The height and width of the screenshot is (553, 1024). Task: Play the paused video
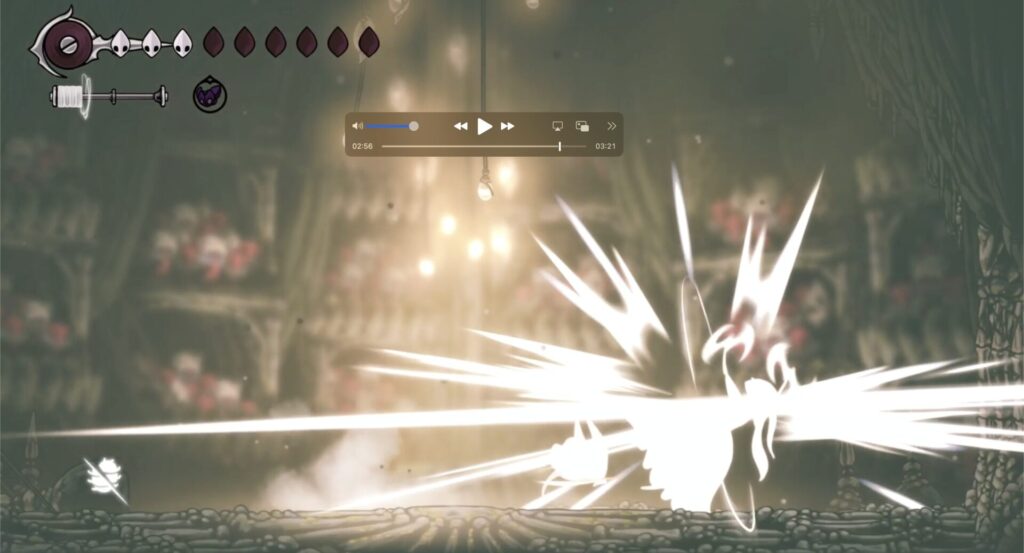484,126
